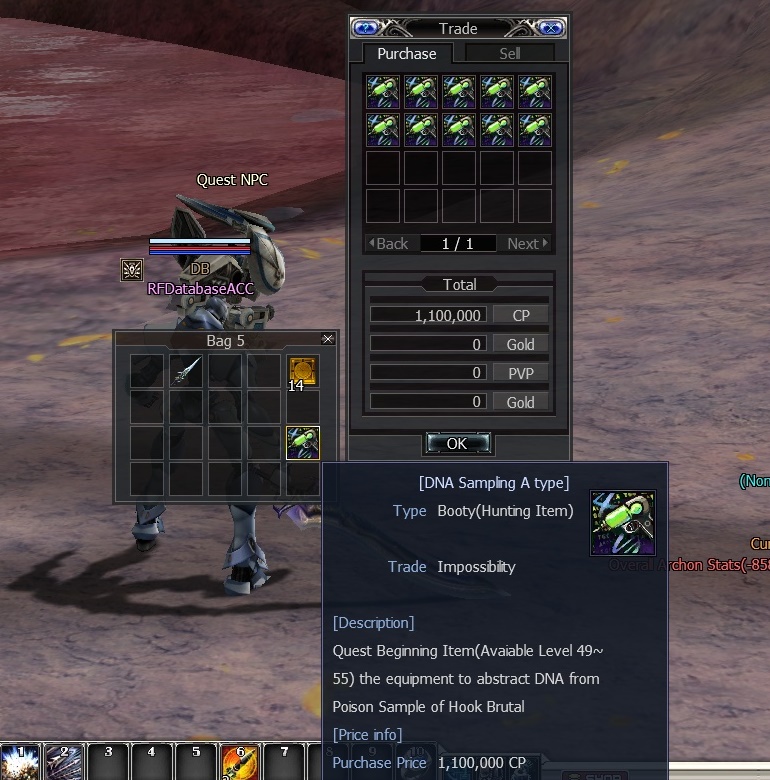Close the Bag 5 window
This screenshot has width=770, height=780.
[327, 340]
